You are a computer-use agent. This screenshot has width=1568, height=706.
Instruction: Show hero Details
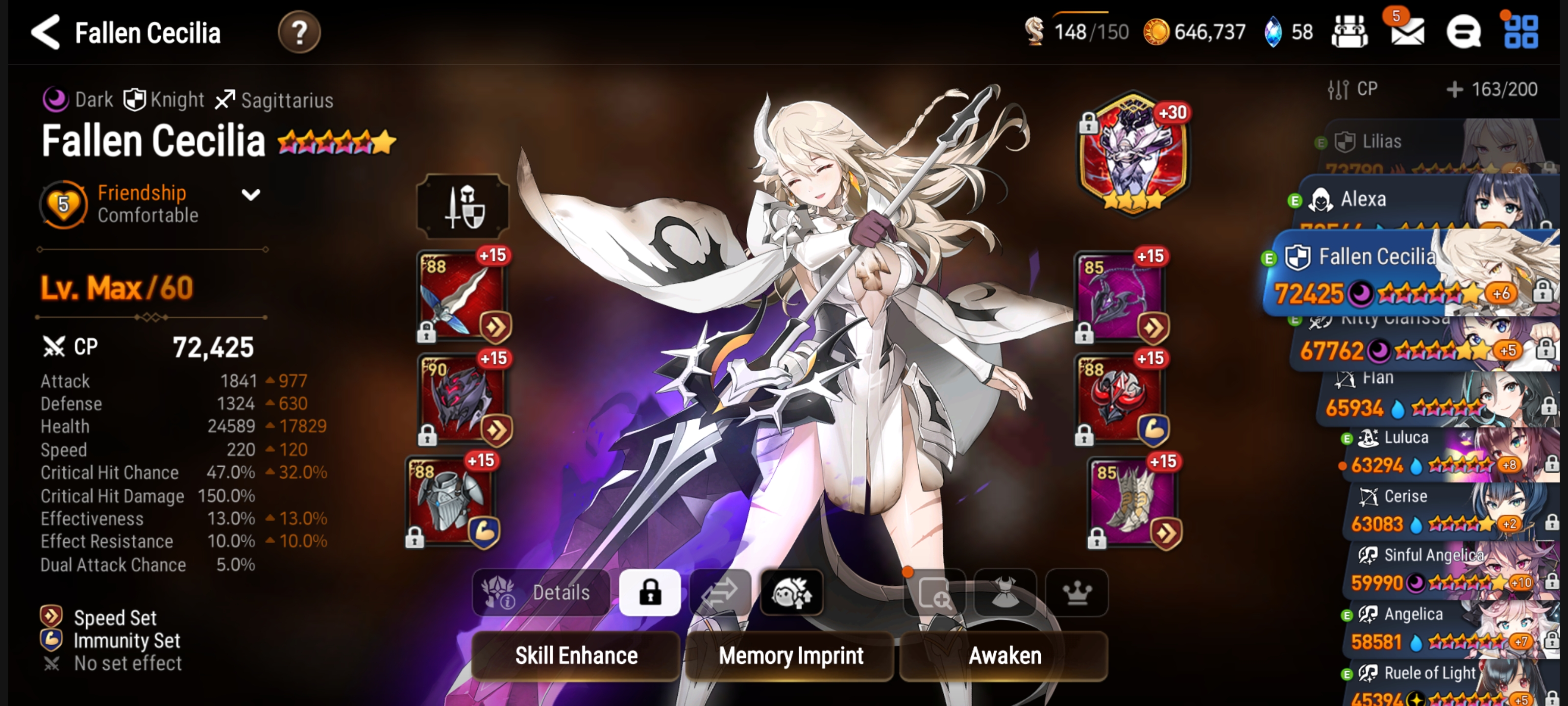540,592
